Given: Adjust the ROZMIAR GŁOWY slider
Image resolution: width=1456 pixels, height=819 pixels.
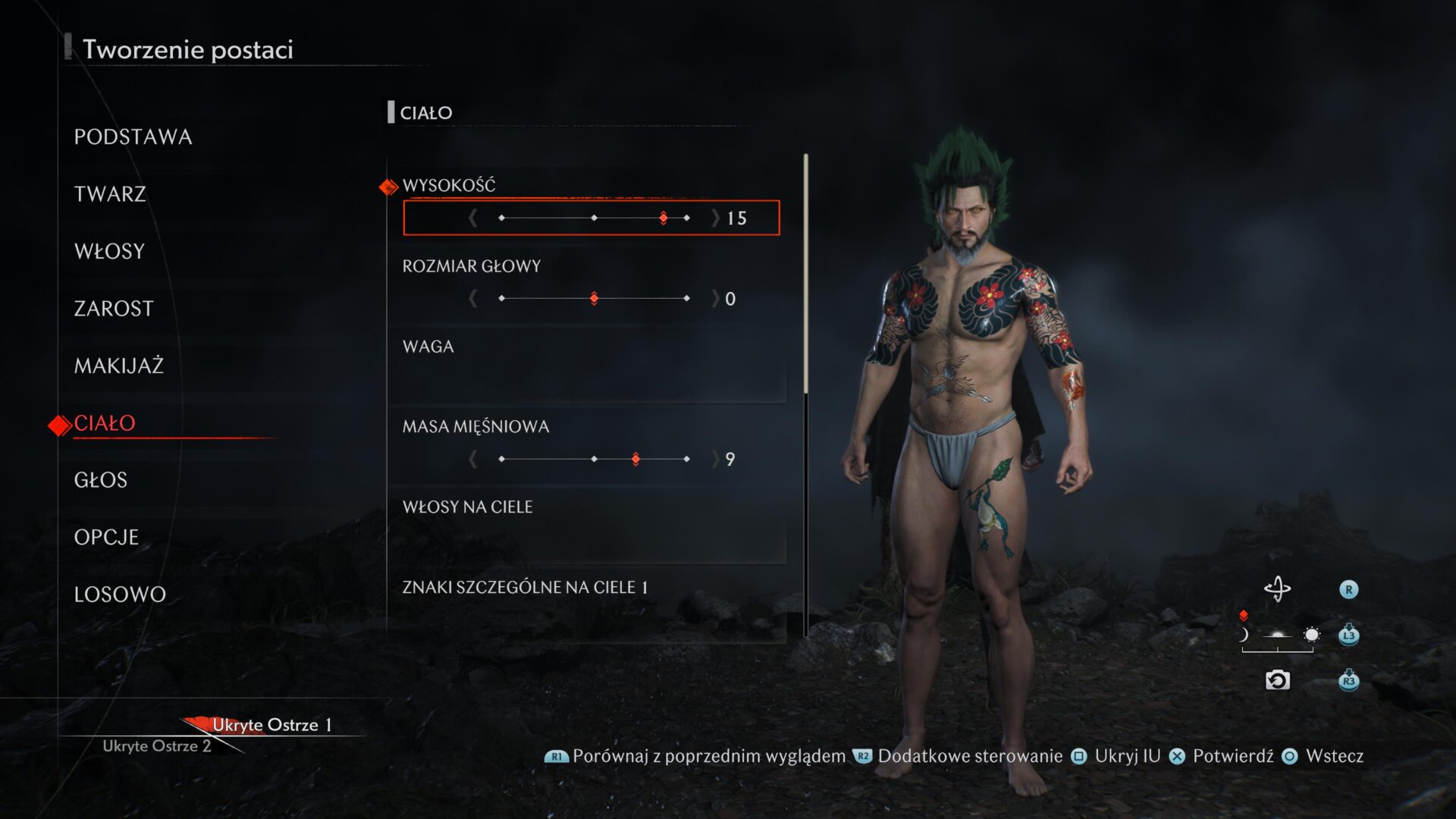Looking at the screenshot, I should pos(594,299).
